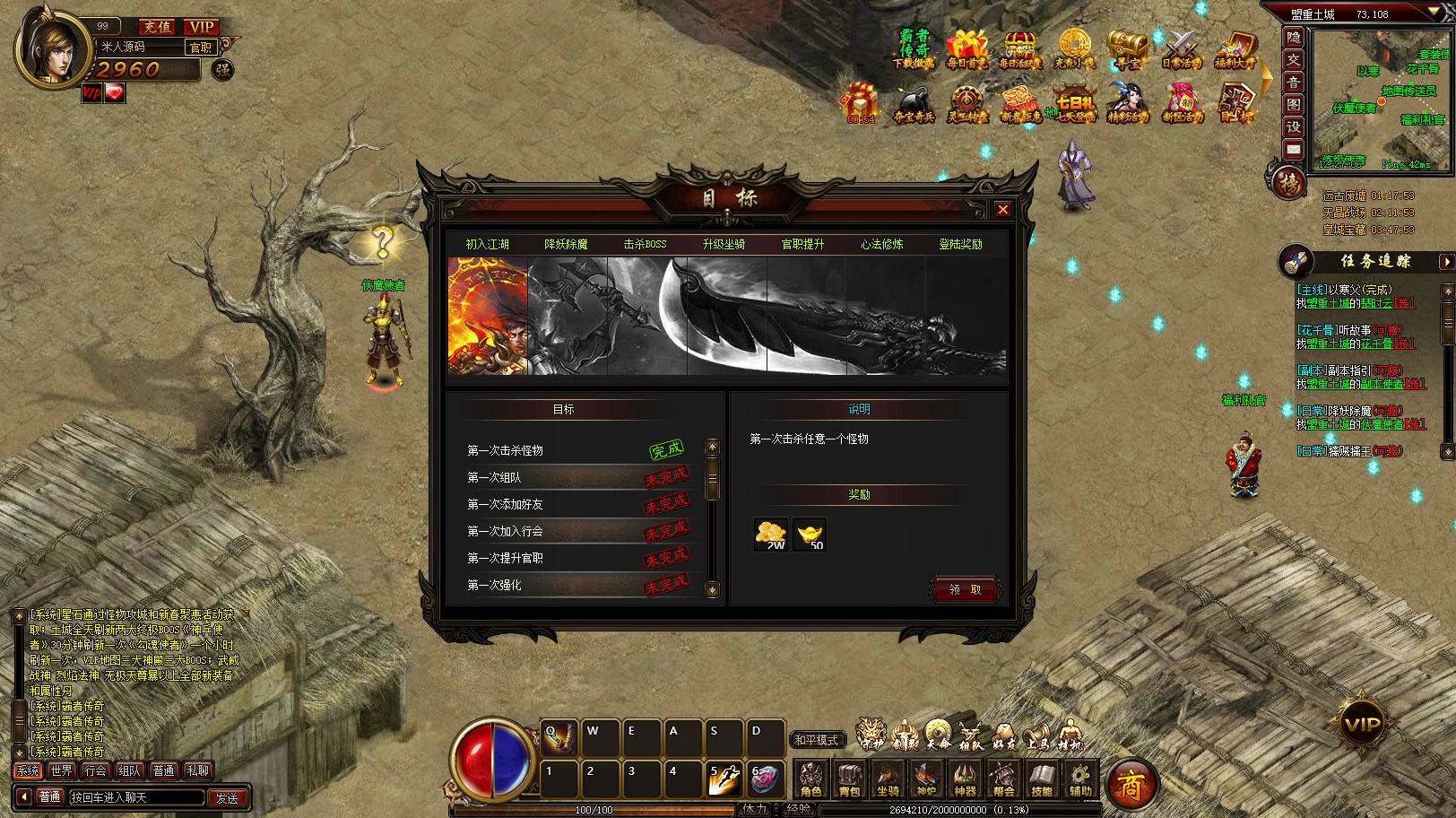Toggle the 和平模式 attack mode button
Screen dimensions: 1456x818
tap(816, 740)
